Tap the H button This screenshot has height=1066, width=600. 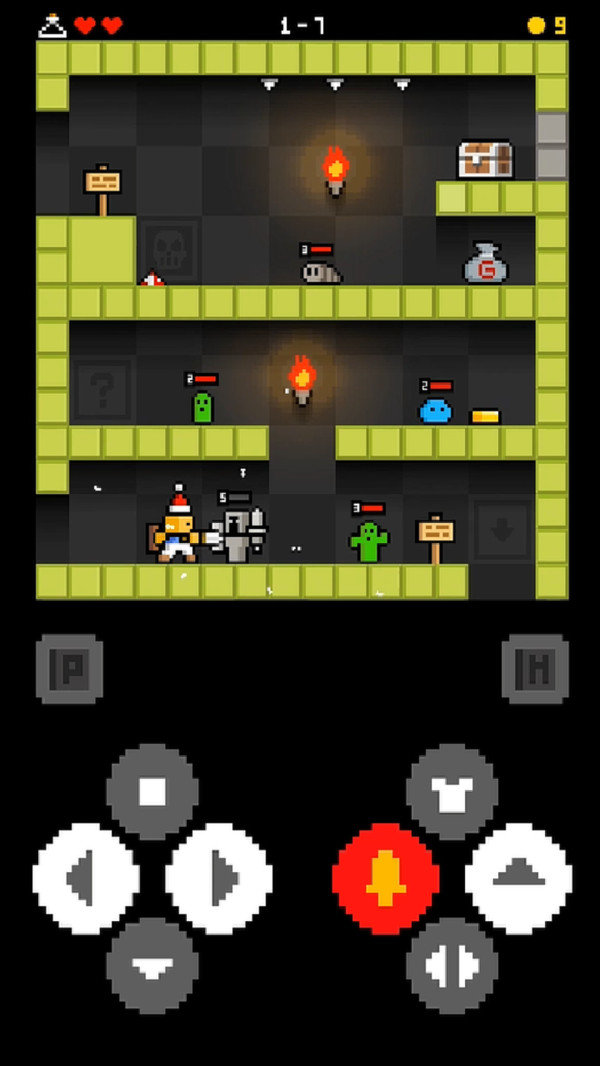pos(535,668)
